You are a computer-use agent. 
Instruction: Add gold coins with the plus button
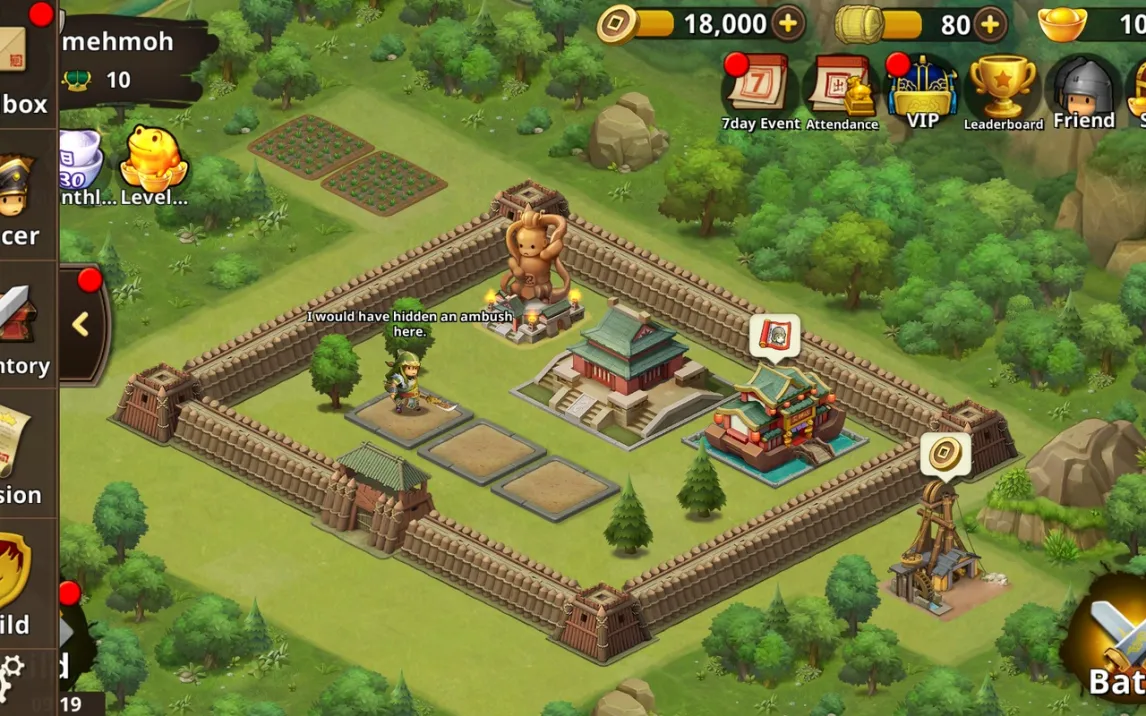[x=788, y=24]
